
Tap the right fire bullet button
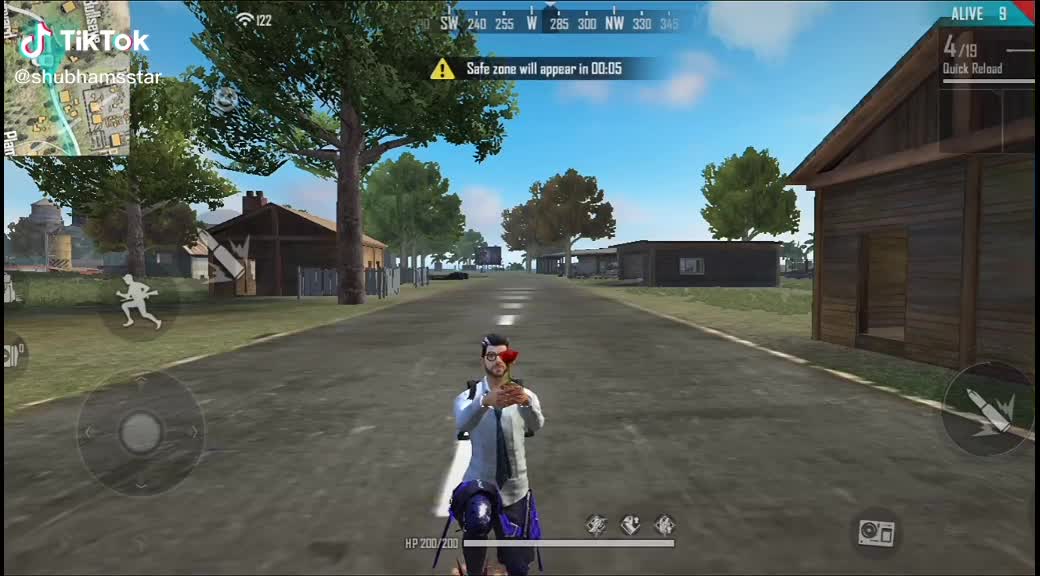pyautogui.click(x=986, y=409)
